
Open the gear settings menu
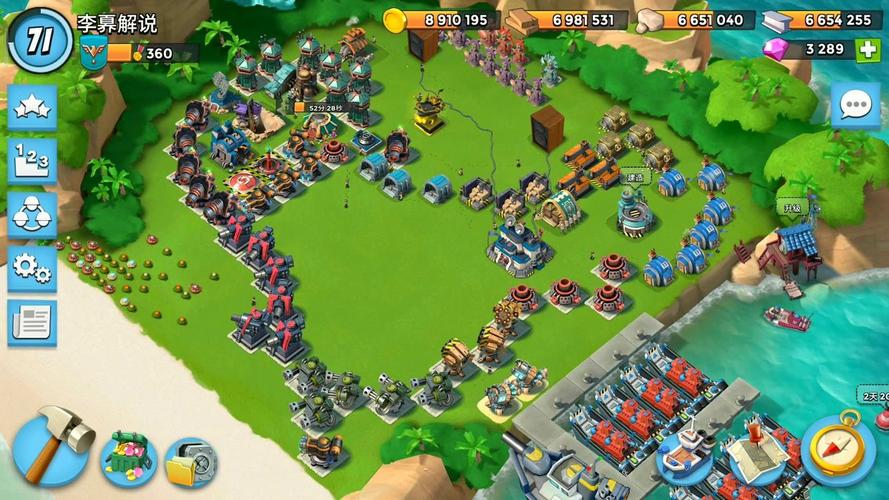click(x=32, y=268)
